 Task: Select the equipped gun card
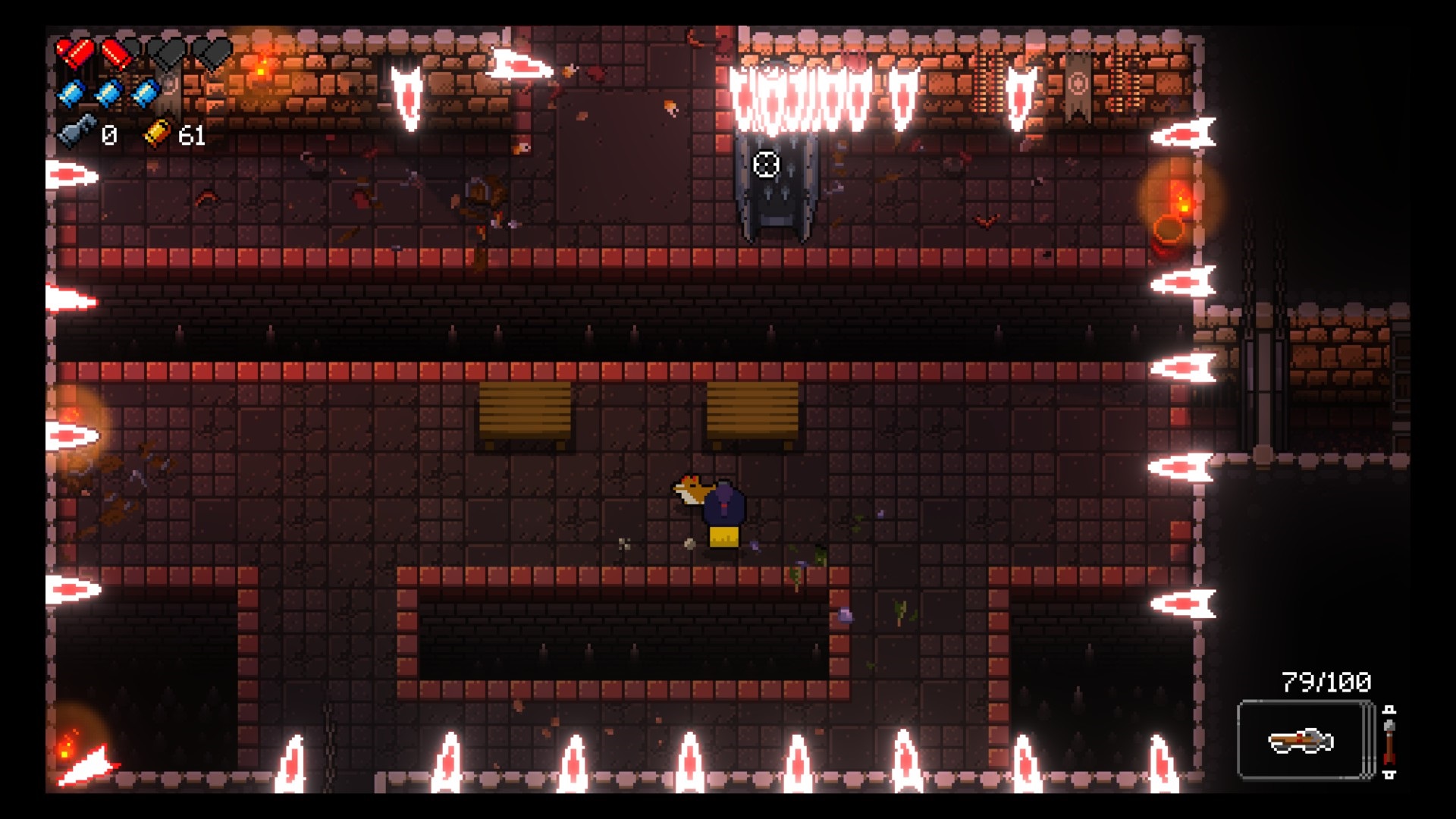1304,740
